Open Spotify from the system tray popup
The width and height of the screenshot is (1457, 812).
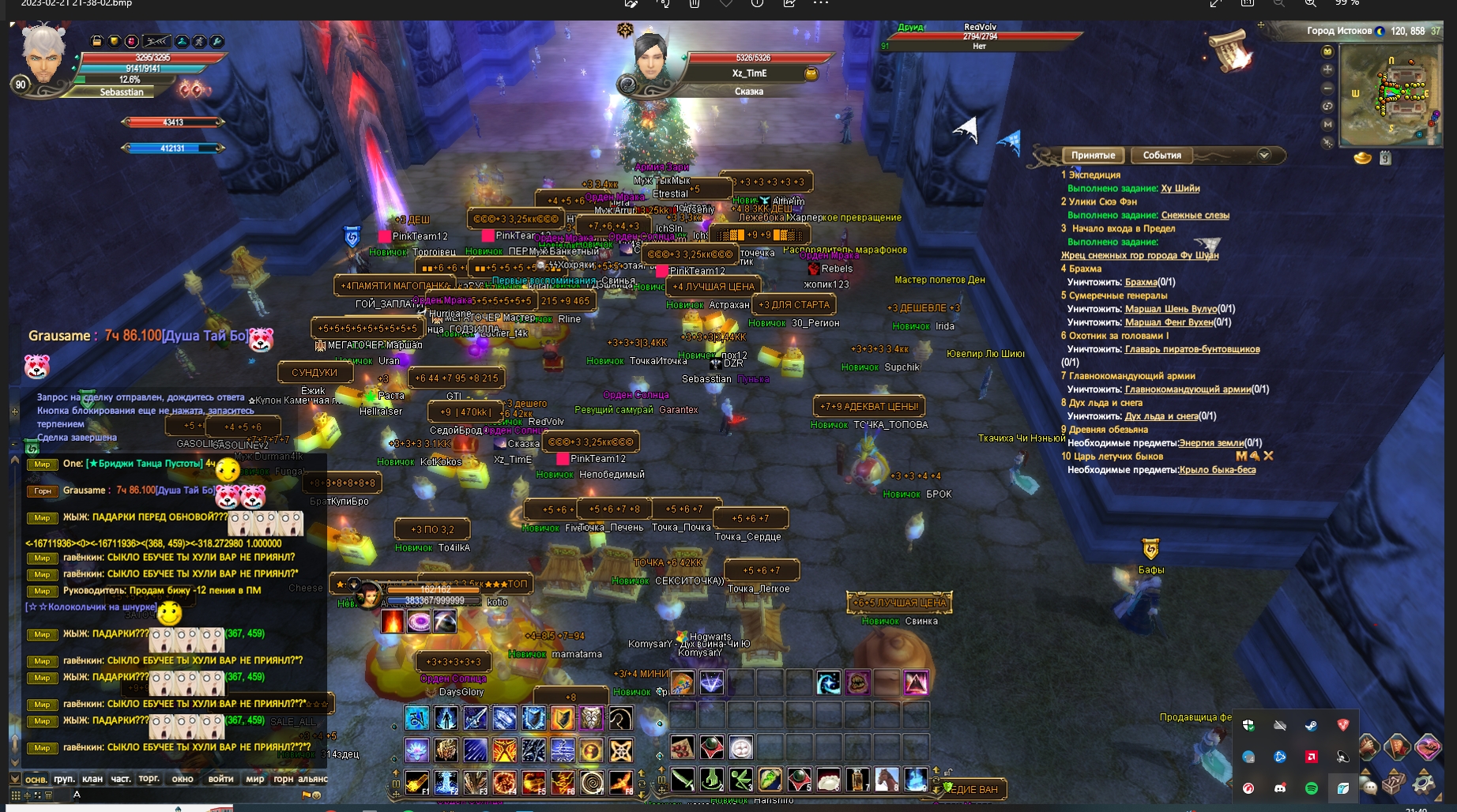1312,788
